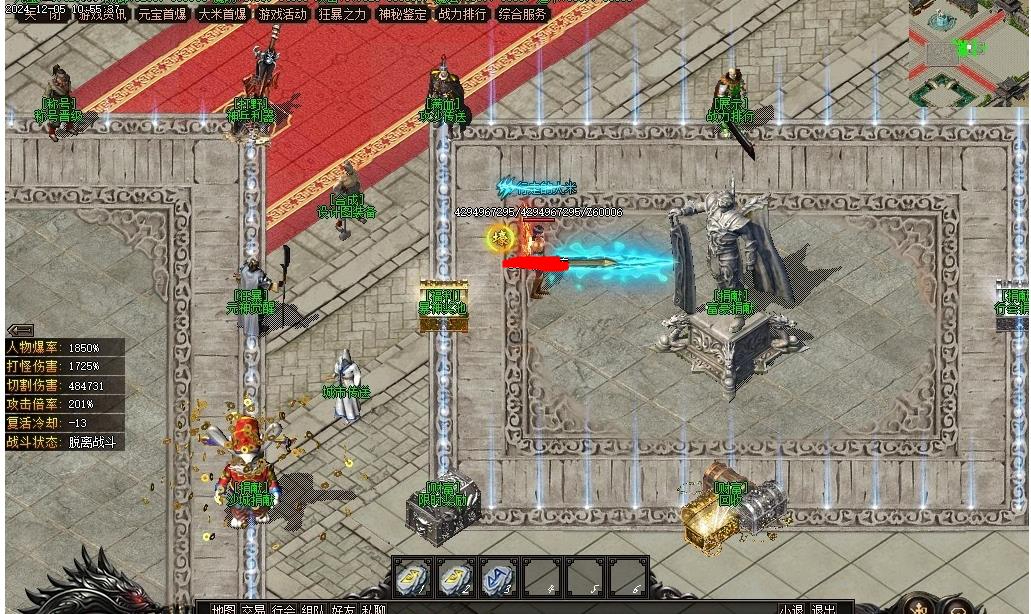
Task: Use the item in hotbar slot 1
Action: point(411,577)
